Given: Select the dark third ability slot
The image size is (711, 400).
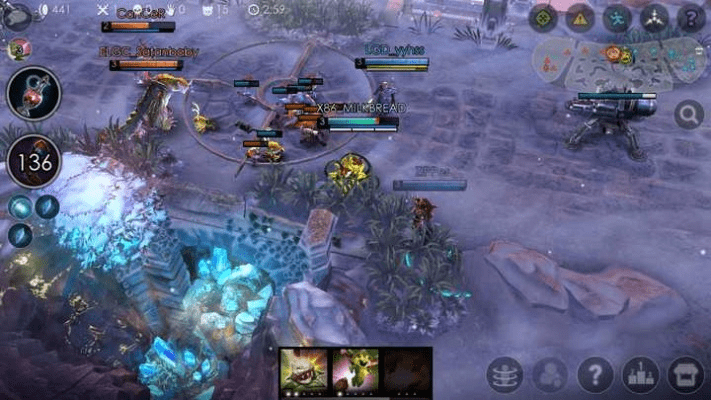Looking at the screenshot, I should point(406,367).
